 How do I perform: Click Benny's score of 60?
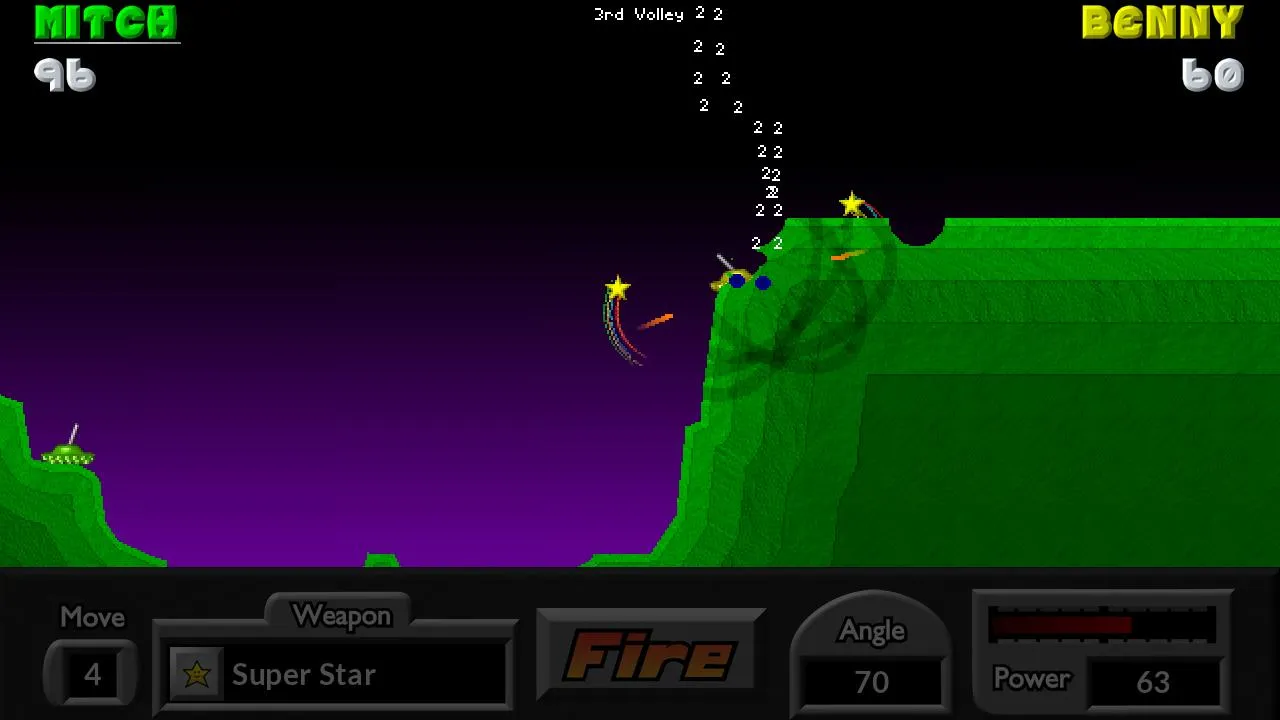point(1211,74)
